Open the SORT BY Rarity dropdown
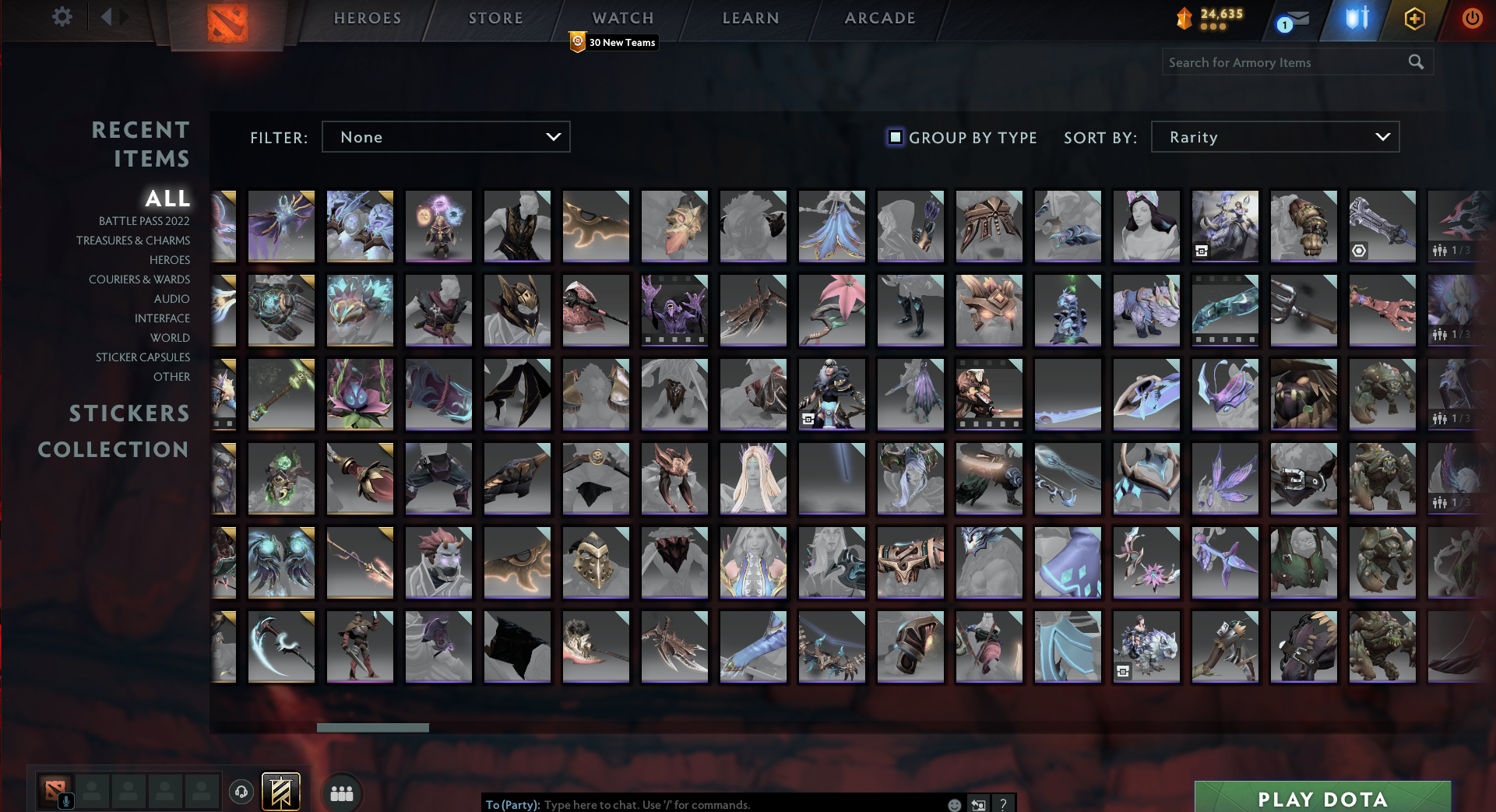 point(1275,136)
